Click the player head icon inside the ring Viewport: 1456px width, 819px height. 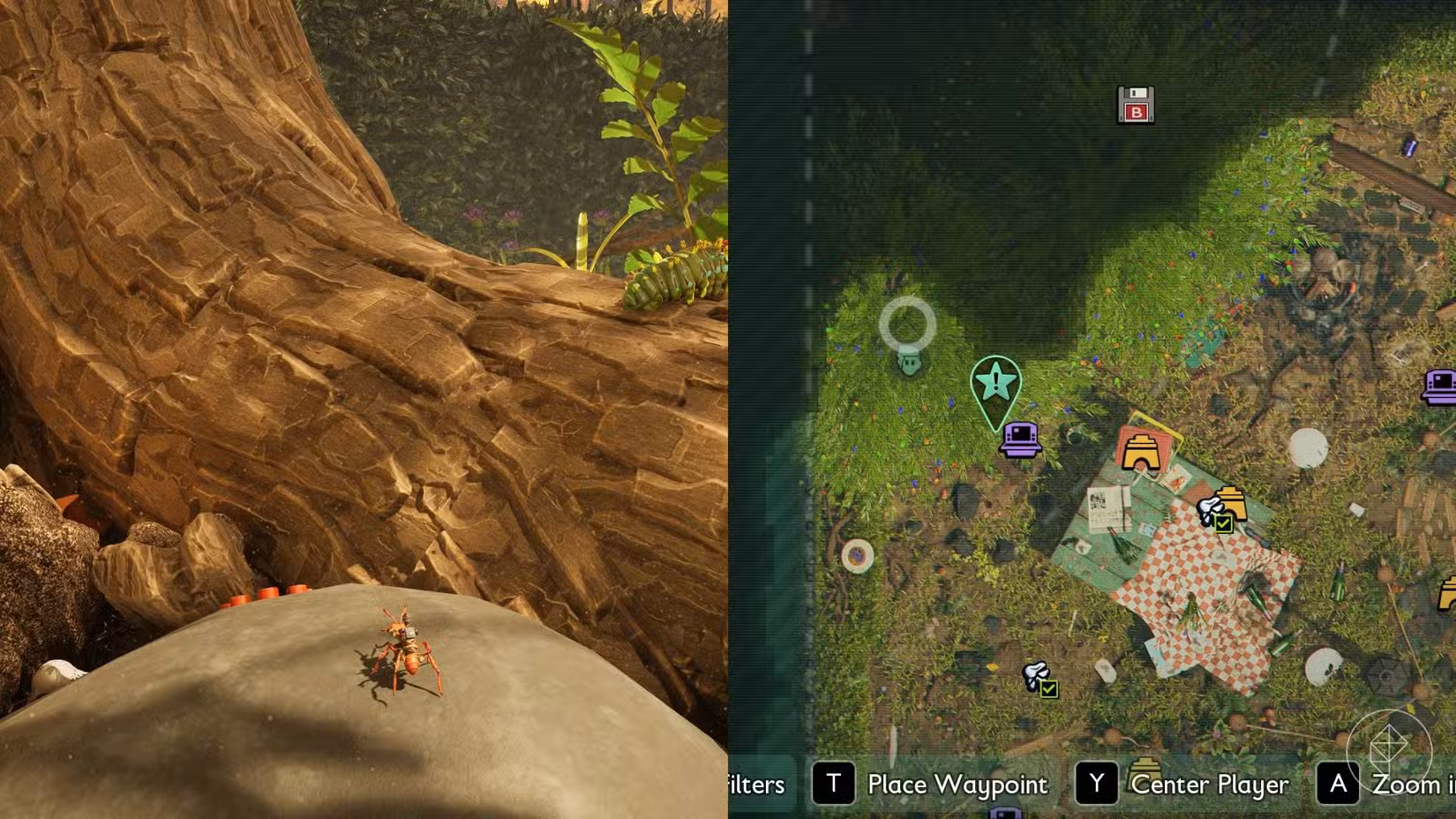907,364
